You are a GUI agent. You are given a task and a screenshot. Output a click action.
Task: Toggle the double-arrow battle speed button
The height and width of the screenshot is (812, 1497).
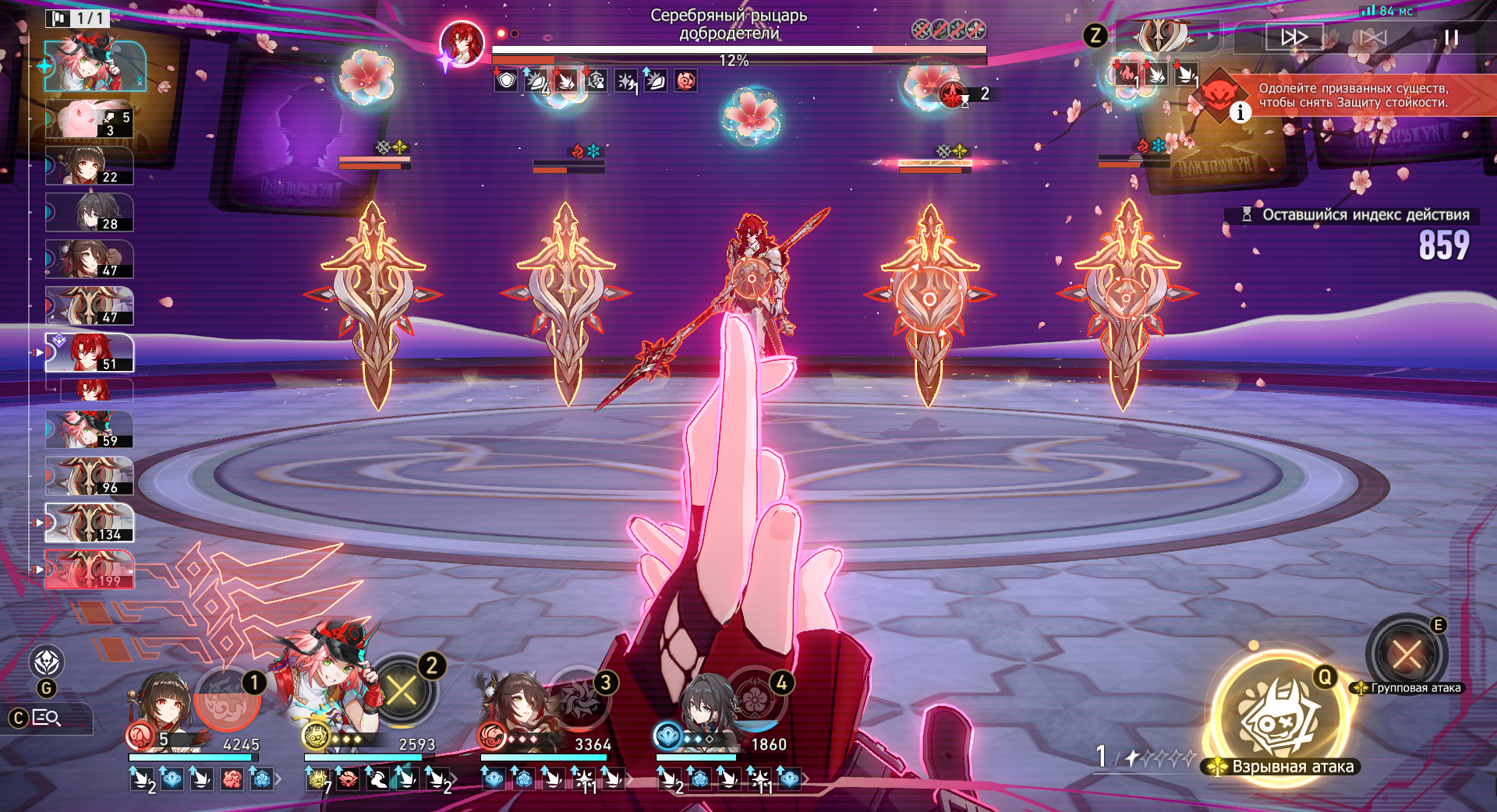(1294, 37)
